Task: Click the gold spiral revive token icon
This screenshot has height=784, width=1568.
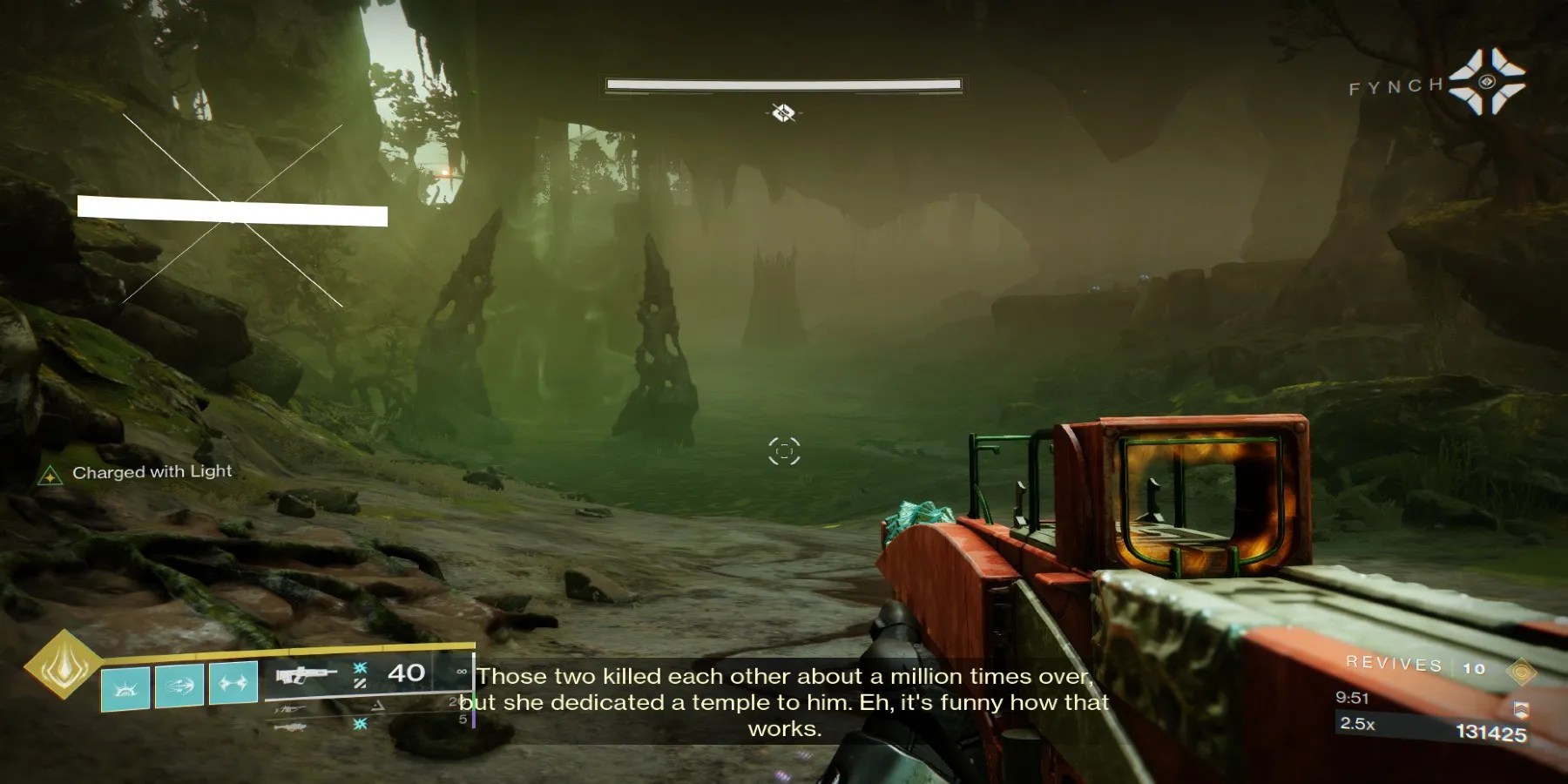Action: tap(1521, 672)
